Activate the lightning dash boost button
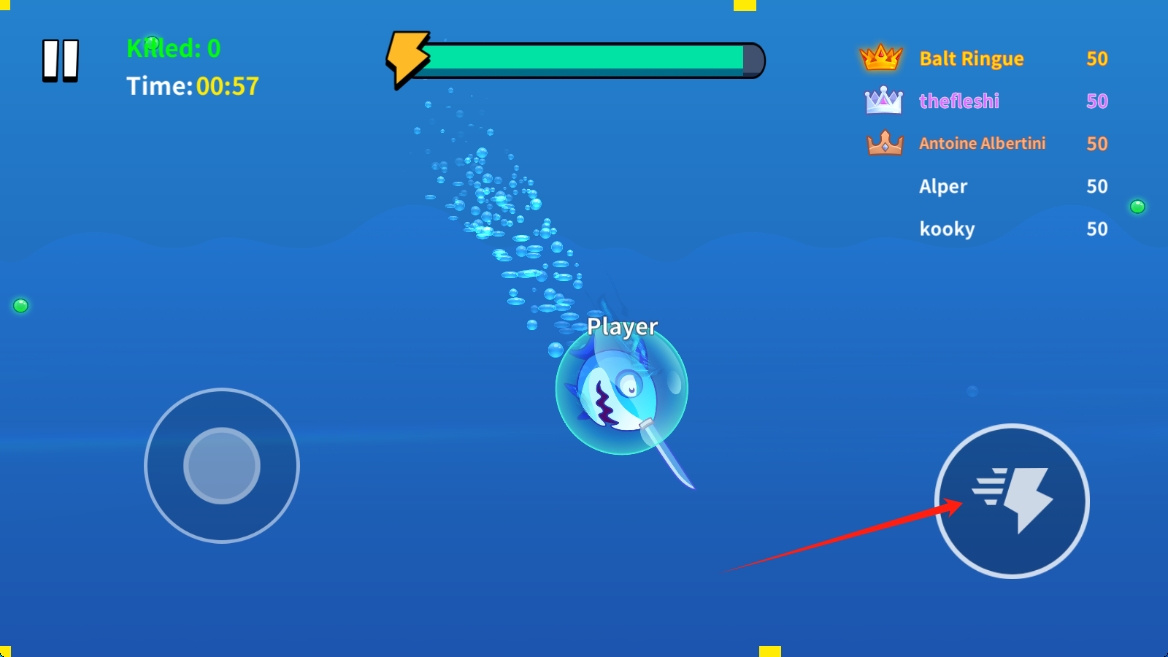The height and width of the screenshot is (657, 1168). pyautogui.click(x=1012, y=501)
